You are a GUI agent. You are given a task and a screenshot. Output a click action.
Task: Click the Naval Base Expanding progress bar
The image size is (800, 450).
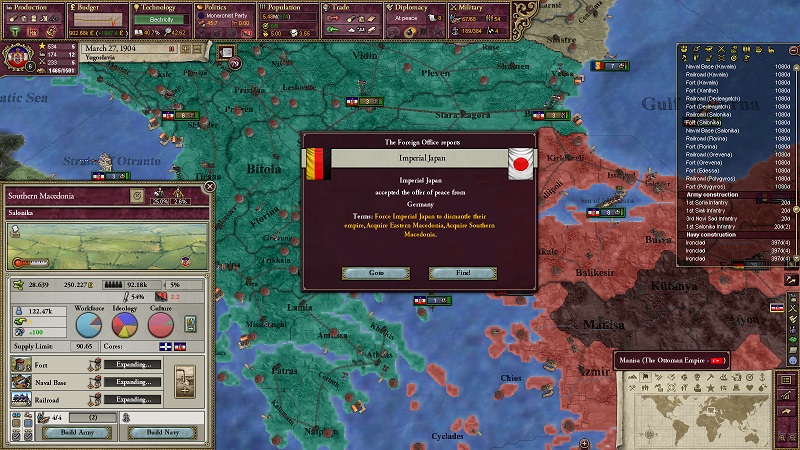[133, 381]
